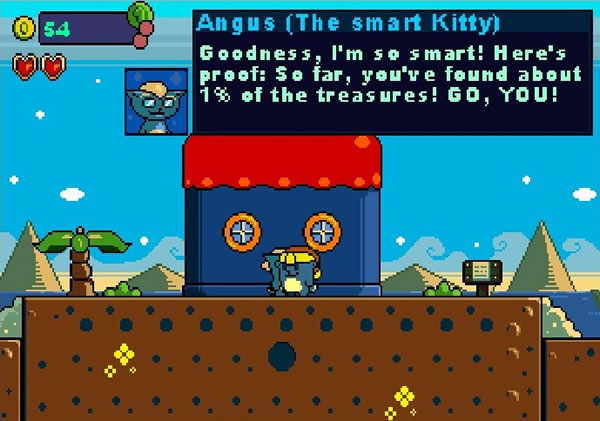
Task: Select the Angus kitty portrait
Action: tap(156, 102)
